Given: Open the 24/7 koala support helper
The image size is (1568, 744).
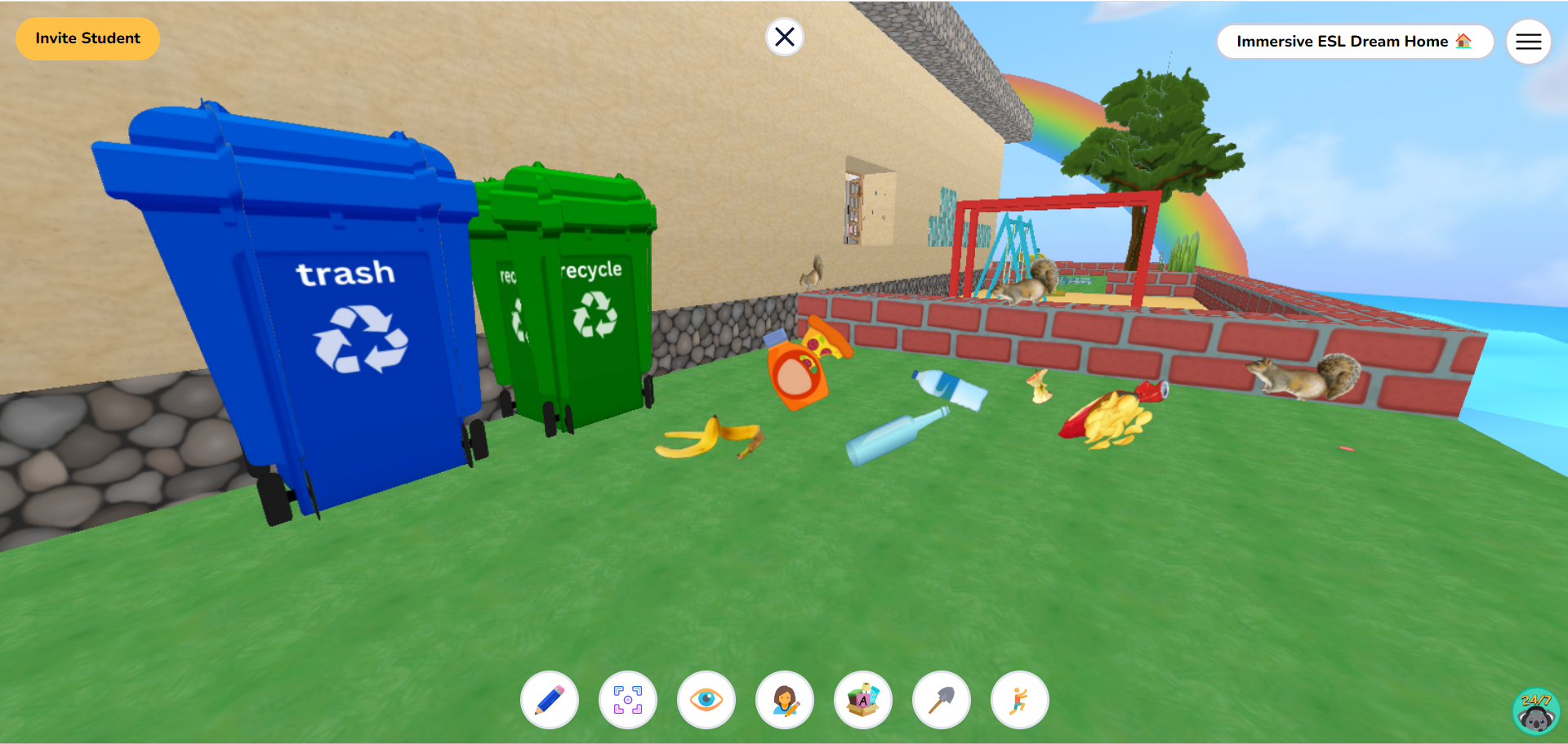Looking at the screenshot, I should click(1535, 711).
